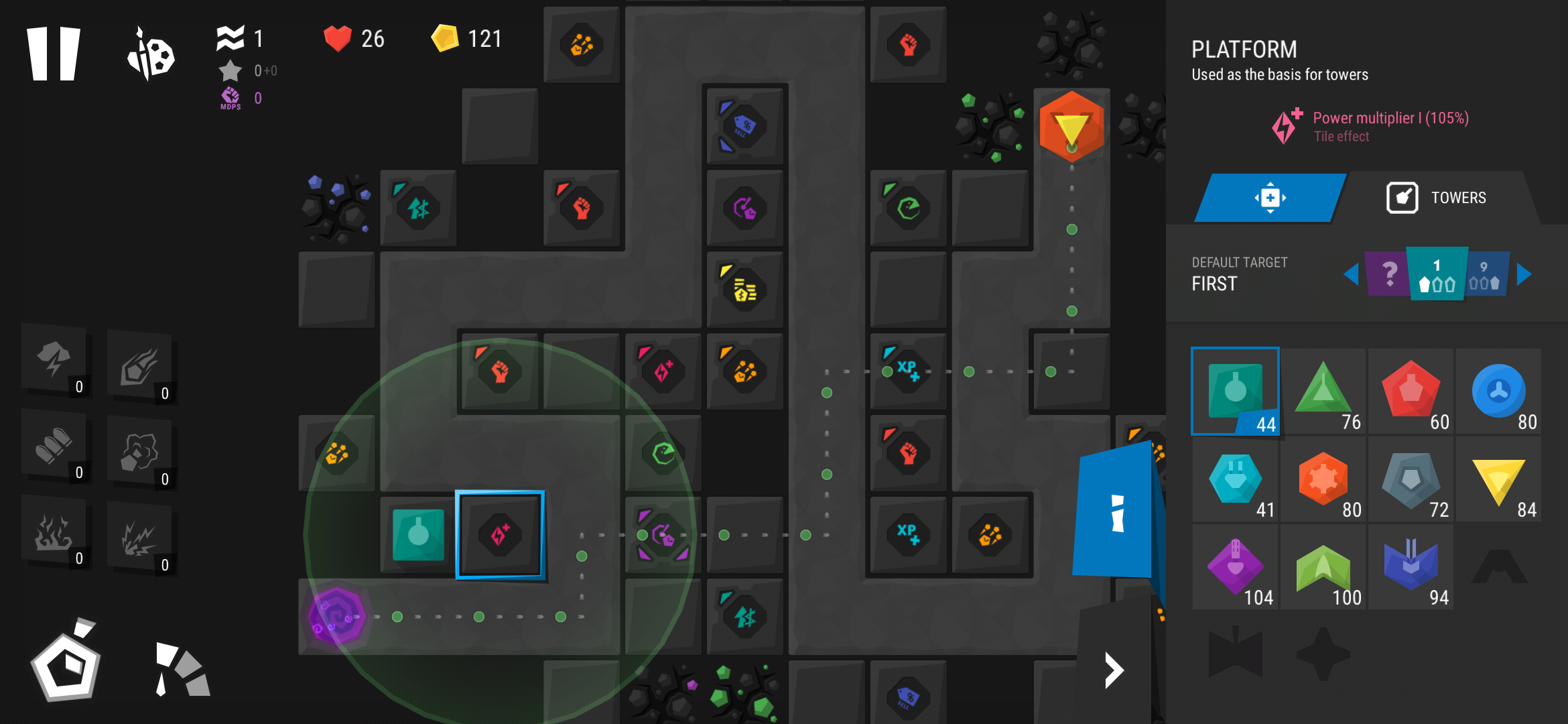This screenshot has width=1568, height=724.
Task: Pick the orange gear tower costing 80
Action: [1323, 479]
